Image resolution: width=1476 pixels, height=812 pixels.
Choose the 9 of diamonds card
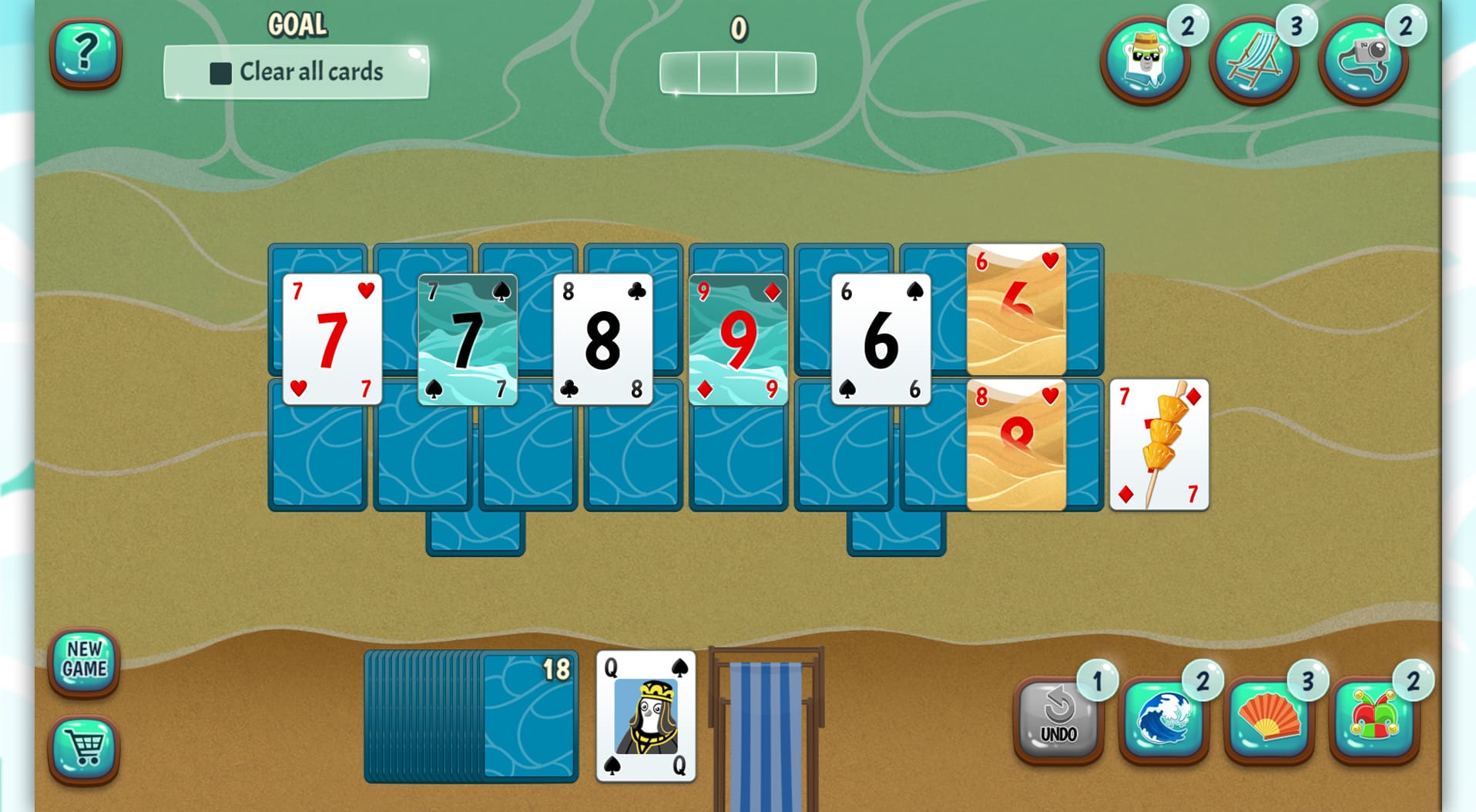[x=738, y=339]
